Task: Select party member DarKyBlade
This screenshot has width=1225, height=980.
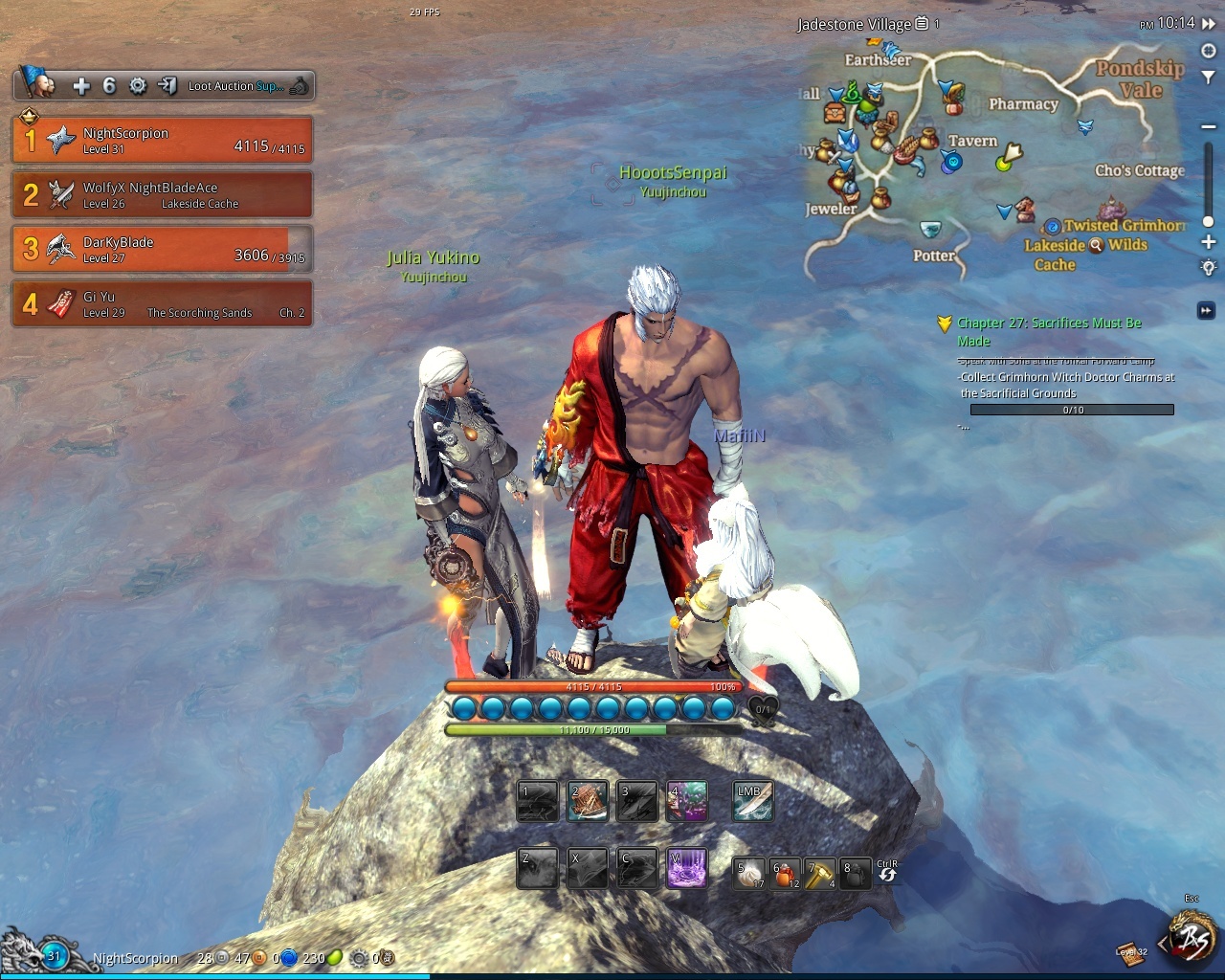Action: point(162,249)
